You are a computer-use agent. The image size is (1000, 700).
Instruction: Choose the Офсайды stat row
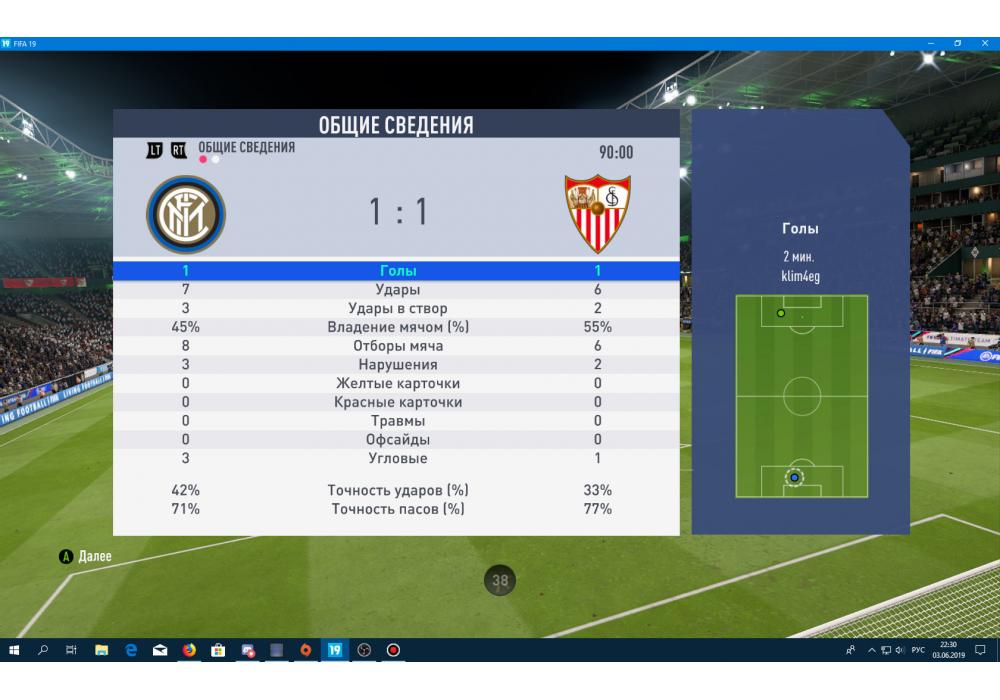pos(398,440)
